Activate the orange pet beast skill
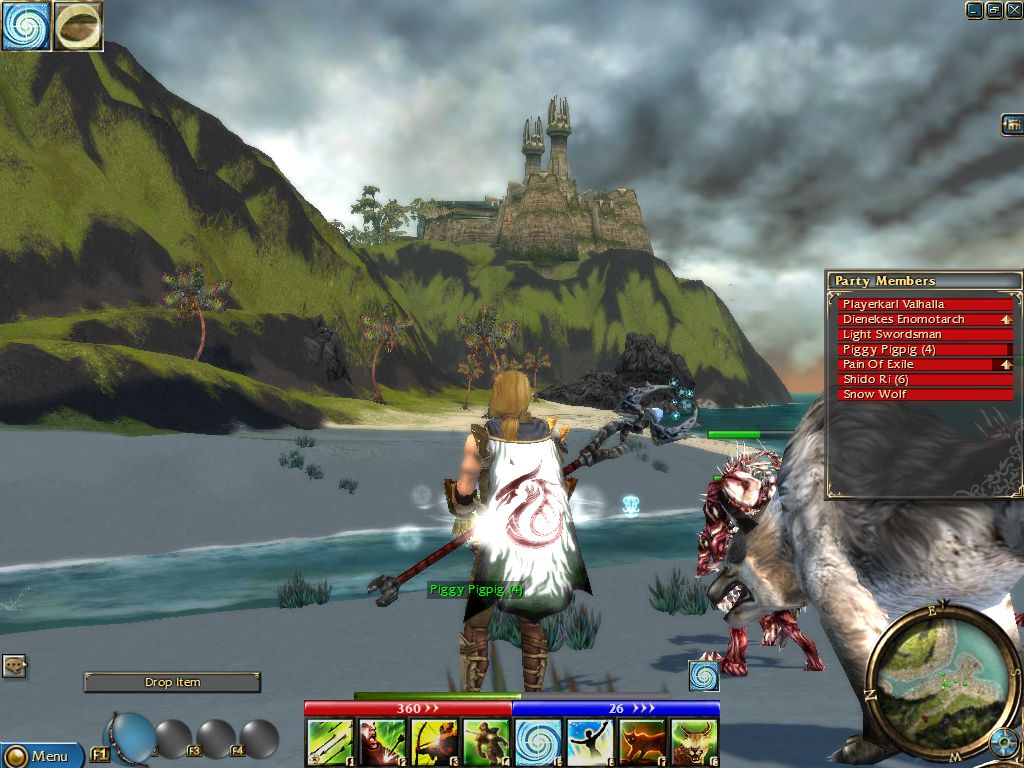 (x=642, y=743)
